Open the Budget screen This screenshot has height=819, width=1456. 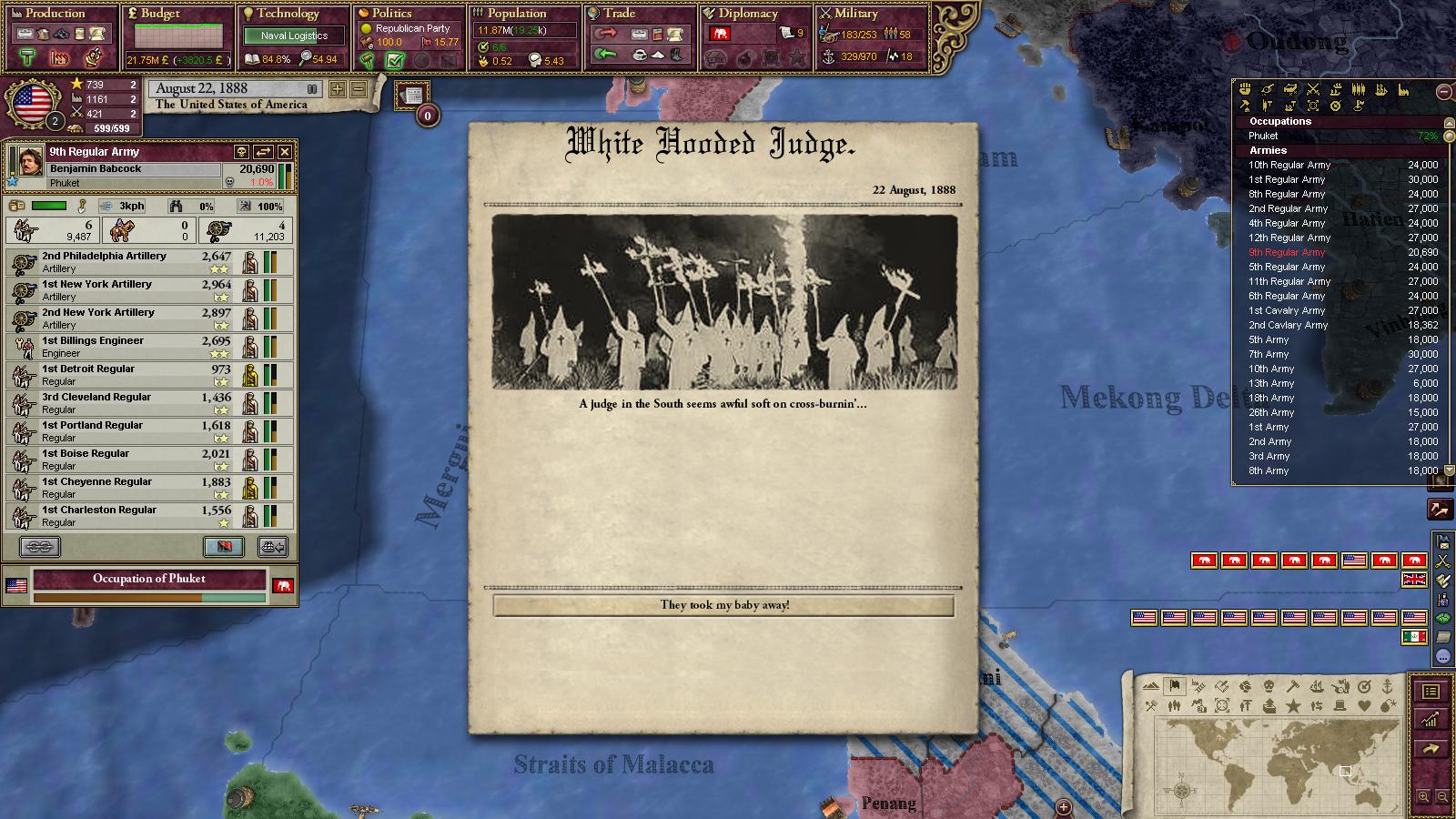tap(160, 14)
